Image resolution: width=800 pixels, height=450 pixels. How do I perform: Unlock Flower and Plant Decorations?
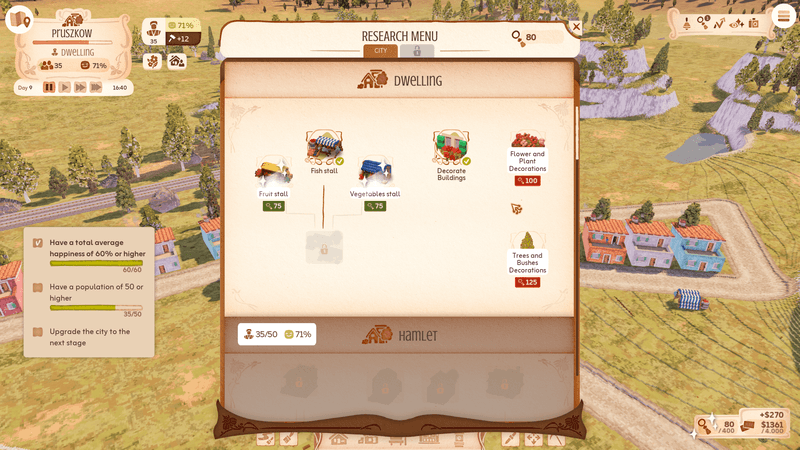527,181
